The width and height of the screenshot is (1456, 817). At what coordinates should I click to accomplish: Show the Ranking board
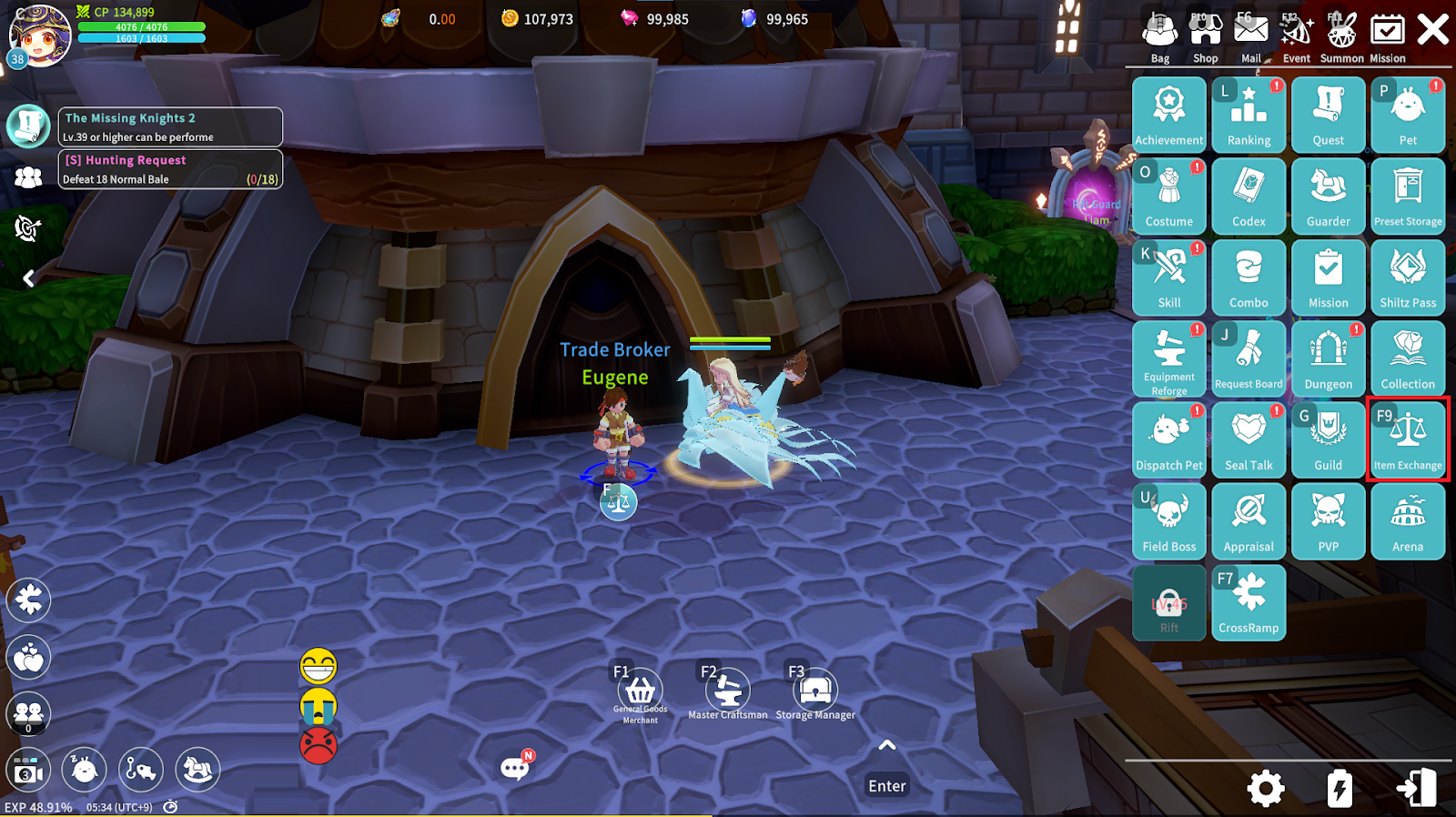coord(1249,115)
